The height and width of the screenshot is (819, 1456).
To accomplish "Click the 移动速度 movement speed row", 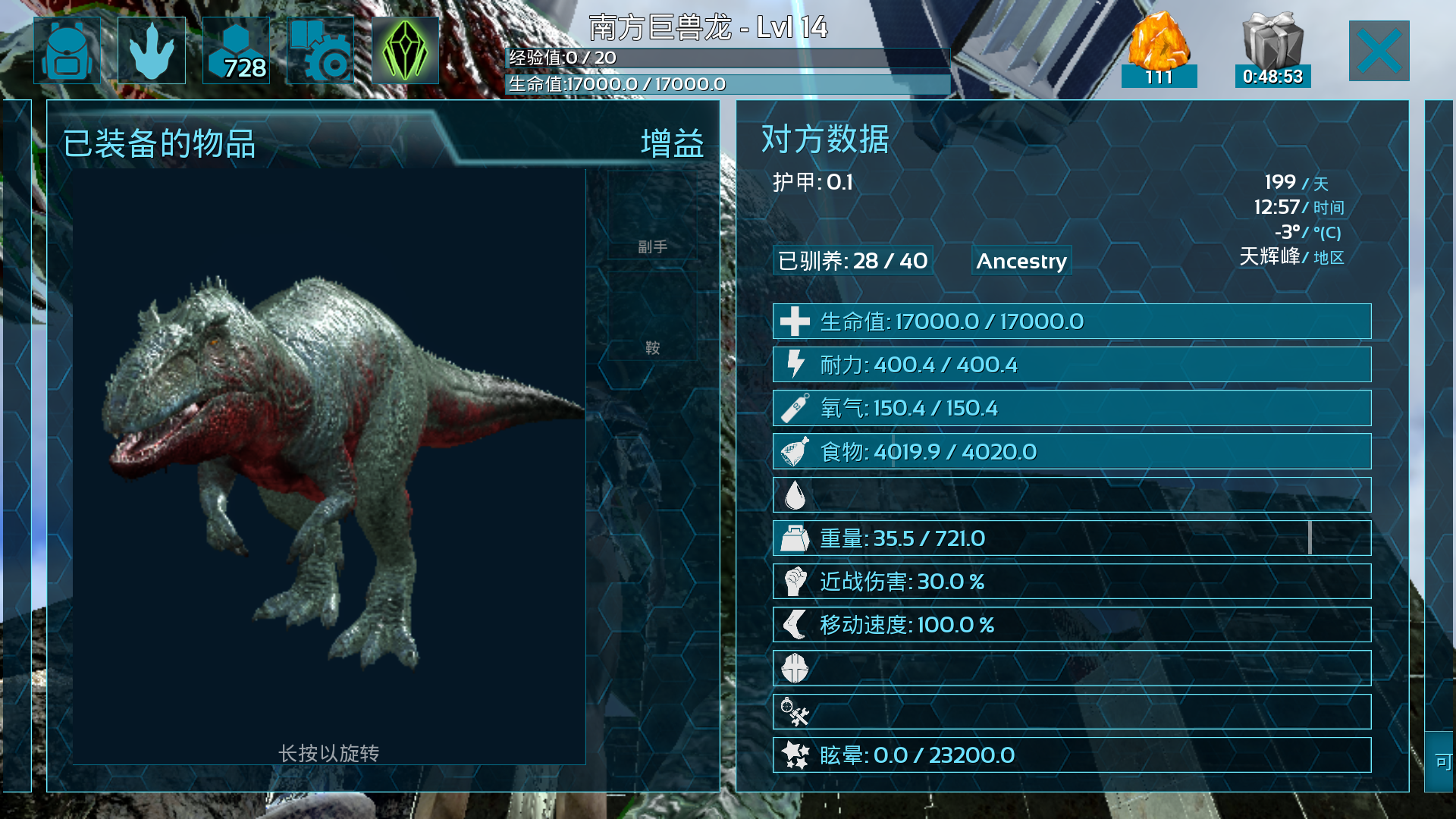I will click(1071, 625).
